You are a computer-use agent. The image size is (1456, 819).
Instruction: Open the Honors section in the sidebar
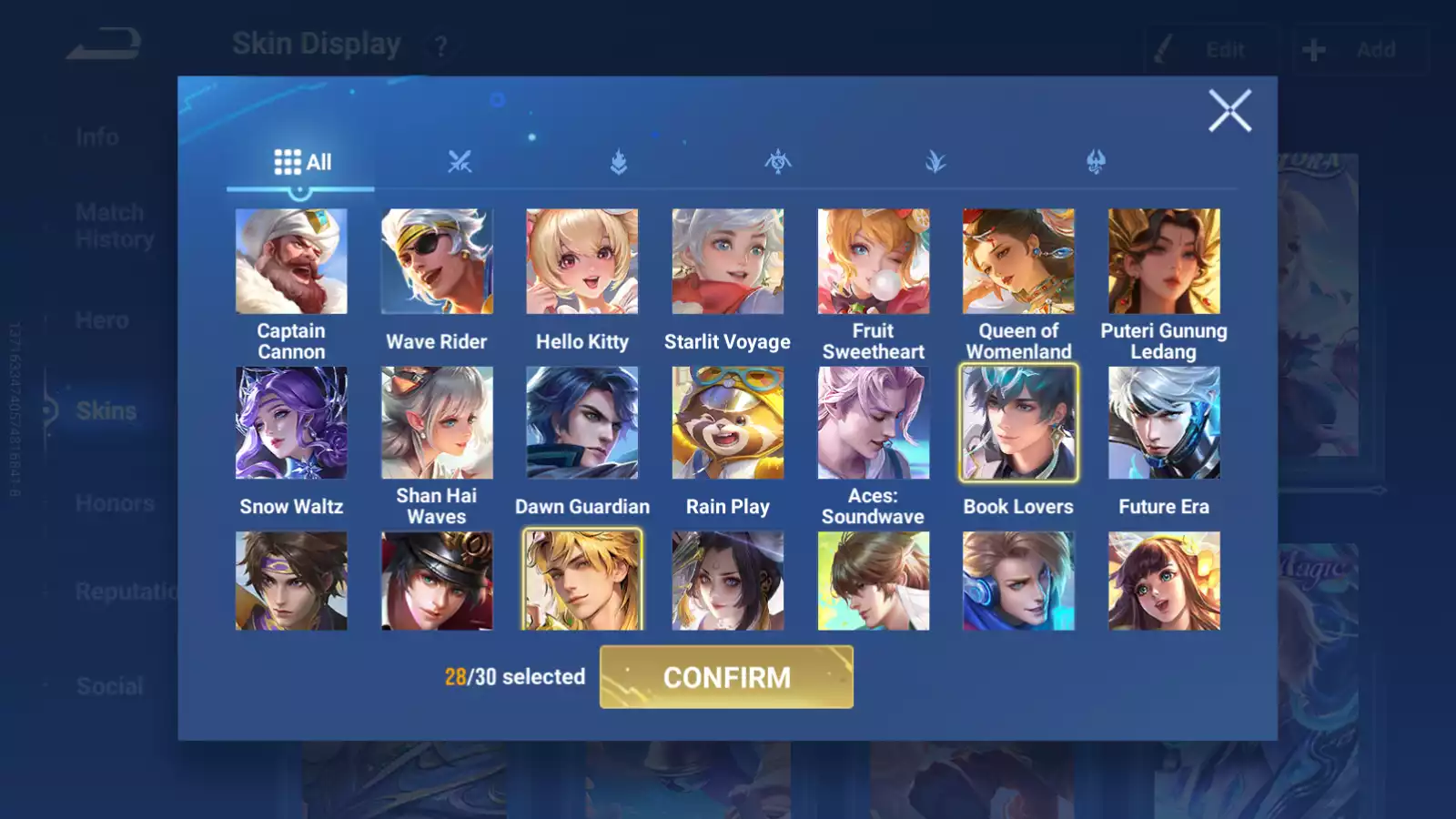(x=116, y=502)
